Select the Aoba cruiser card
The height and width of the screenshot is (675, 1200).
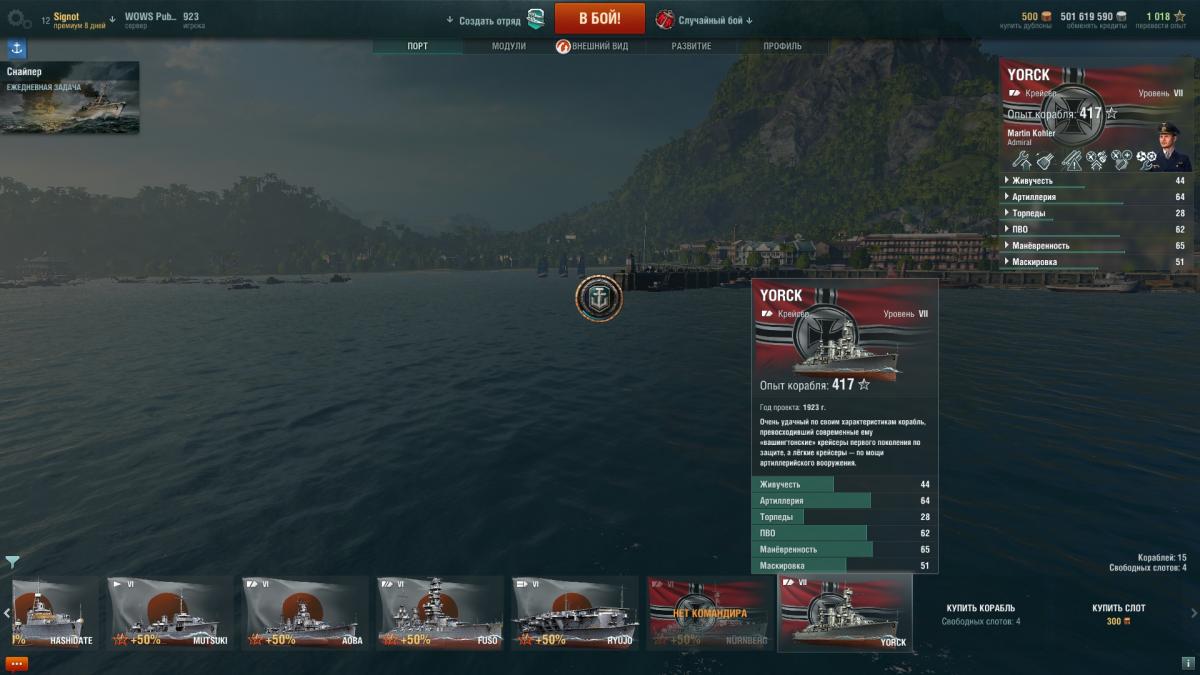(x=304, y=613)
